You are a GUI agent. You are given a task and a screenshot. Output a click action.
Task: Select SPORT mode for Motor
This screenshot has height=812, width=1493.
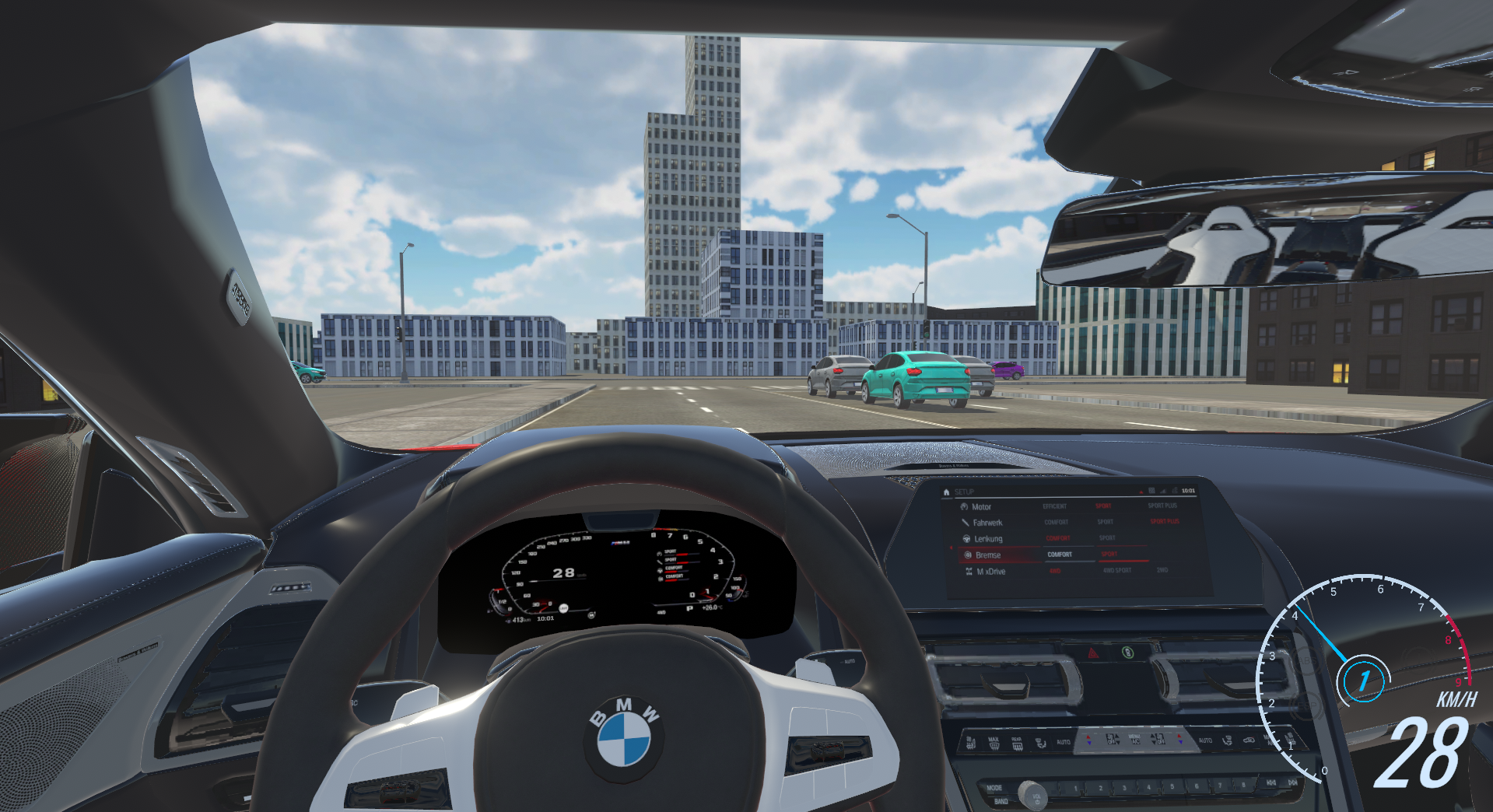click(1102, 506)
